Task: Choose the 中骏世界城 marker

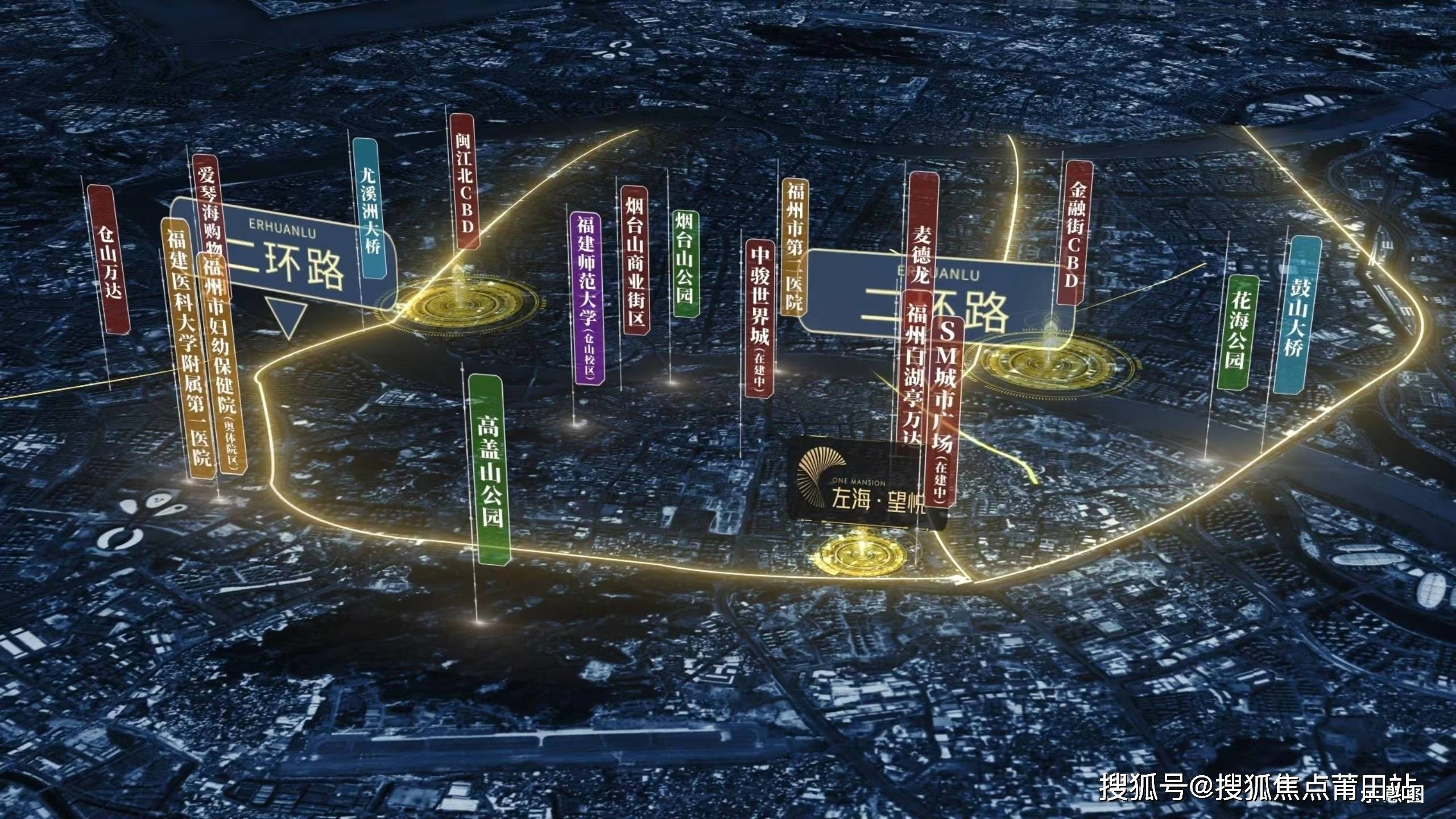Action: tap(759, 317)
